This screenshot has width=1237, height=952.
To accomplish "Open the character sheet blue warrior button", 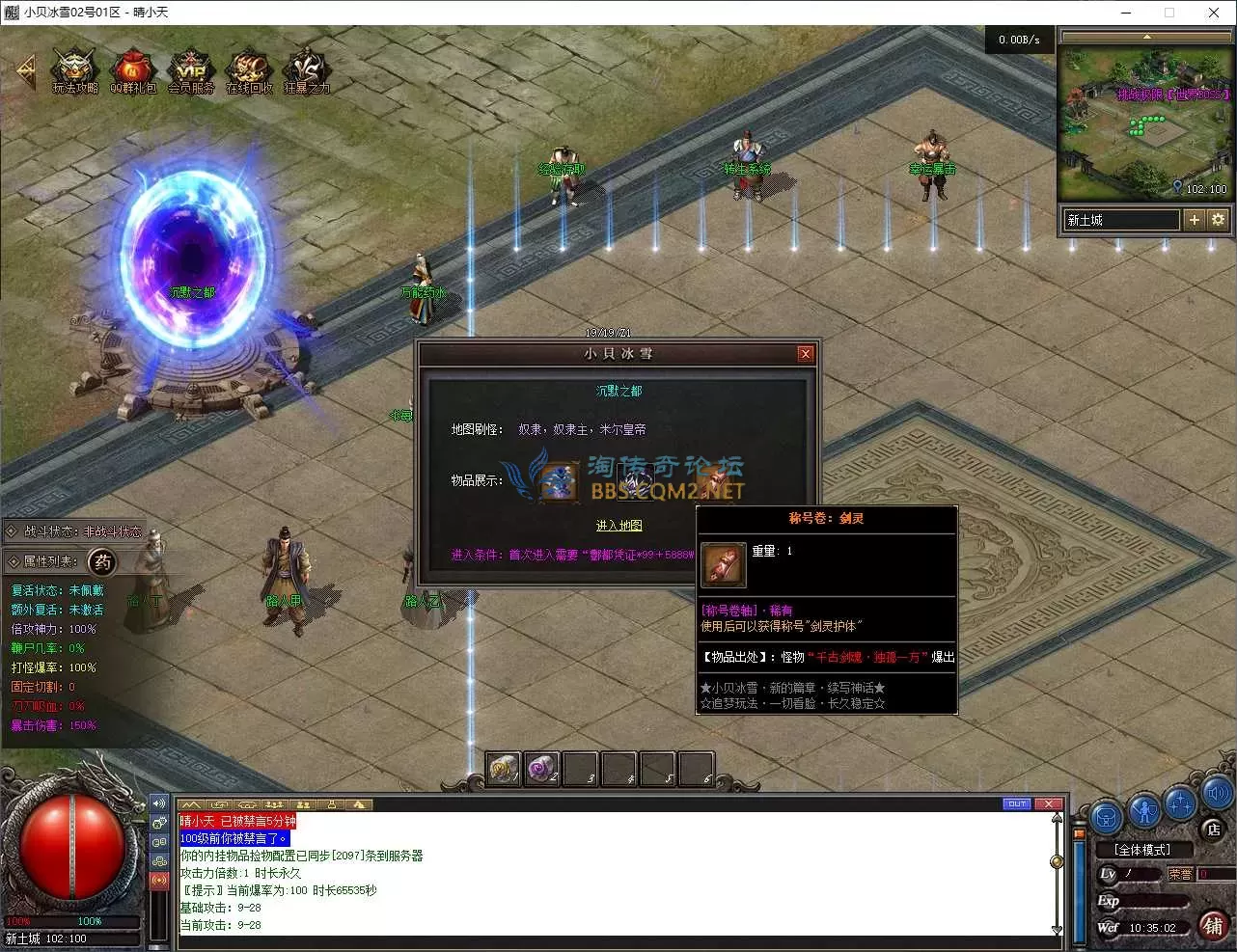I will [x=1144, y=811].
